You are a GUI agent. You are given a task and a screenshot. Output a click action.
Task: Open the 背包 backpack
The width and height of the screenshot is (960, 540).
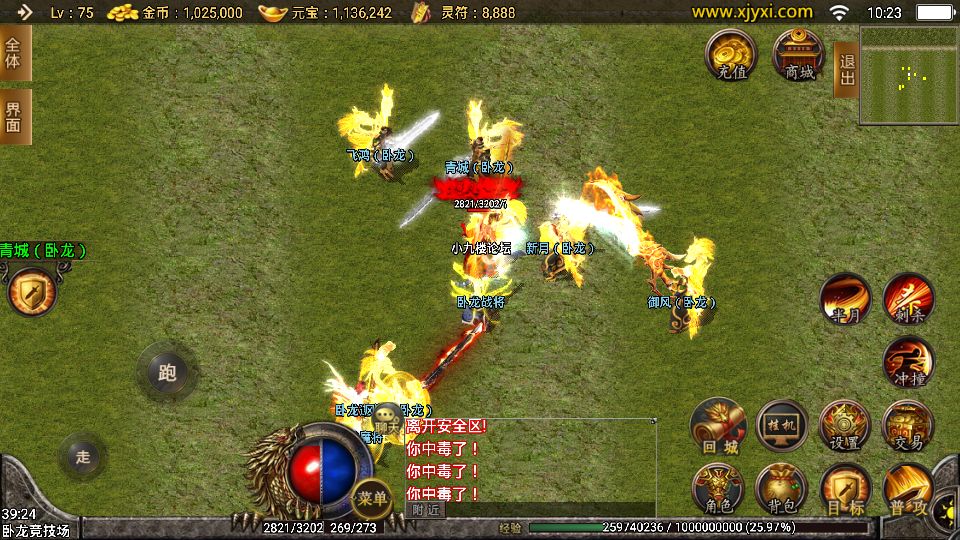[781, 489]
